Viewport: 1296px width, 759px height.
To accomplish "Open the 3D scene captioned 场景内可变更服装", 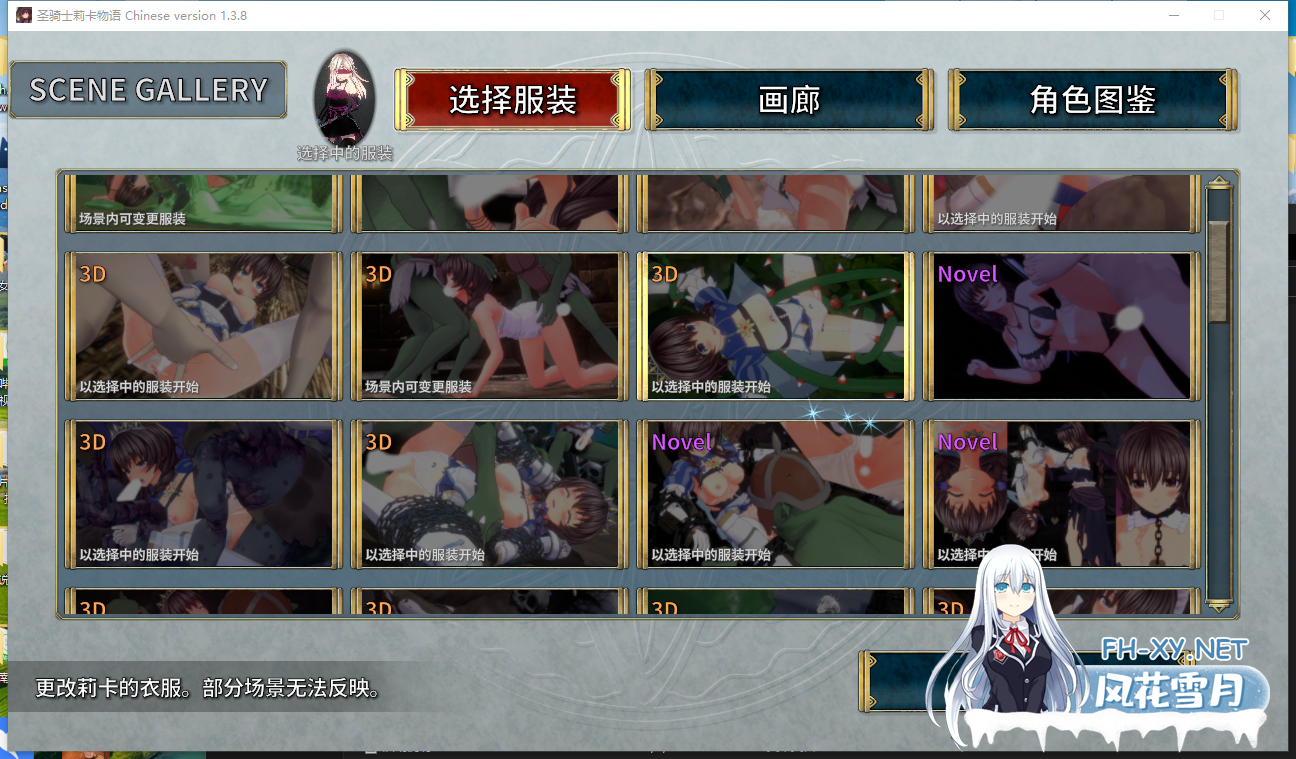I will (489, 326).
